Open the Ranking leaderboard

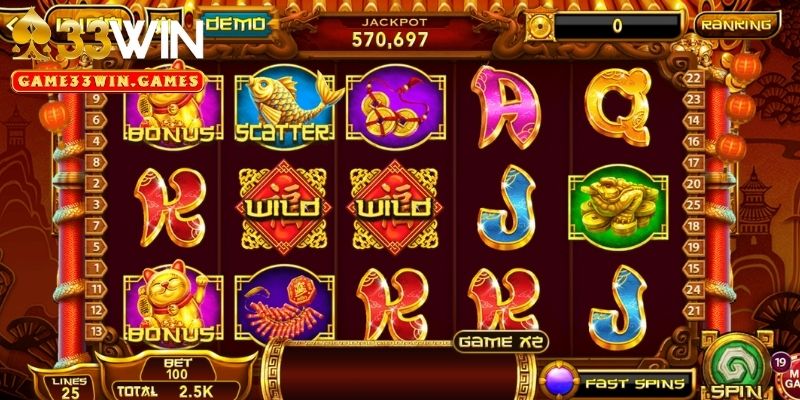coord(736,25)
